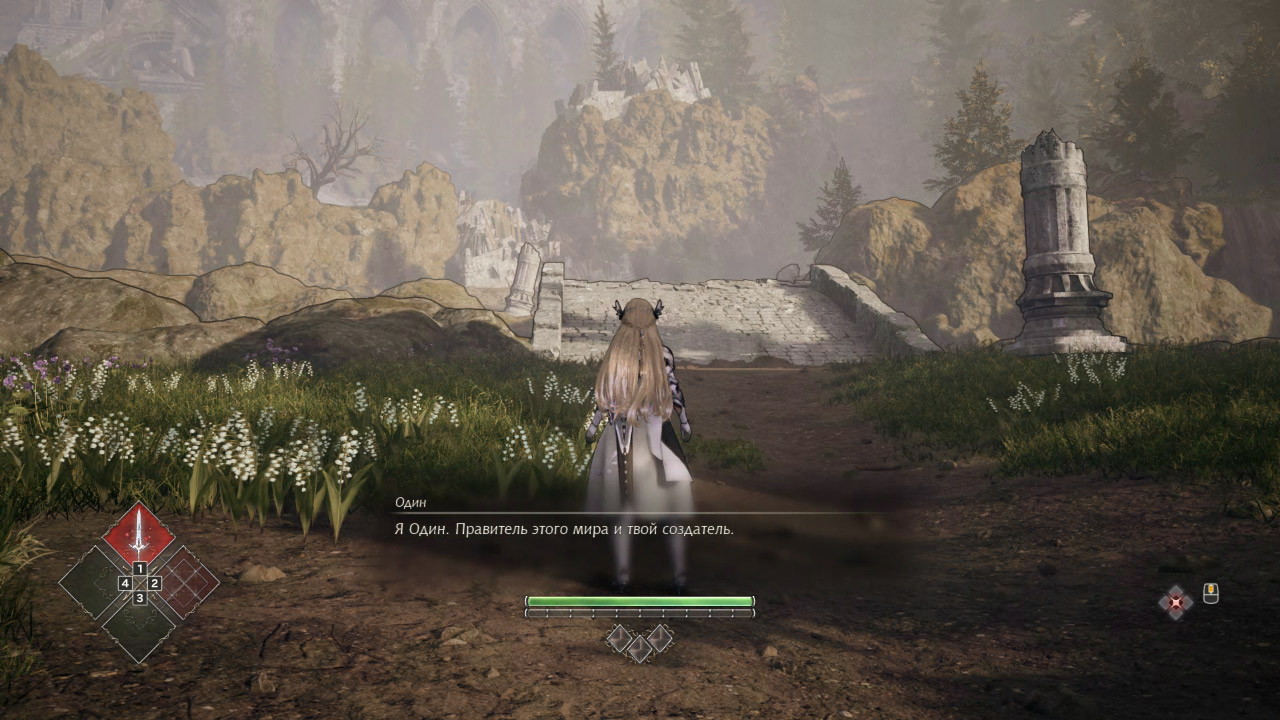Screen dimensions: 1280x720
Task: Click the red four-diamond skill icon
Action: [1176, 602]
